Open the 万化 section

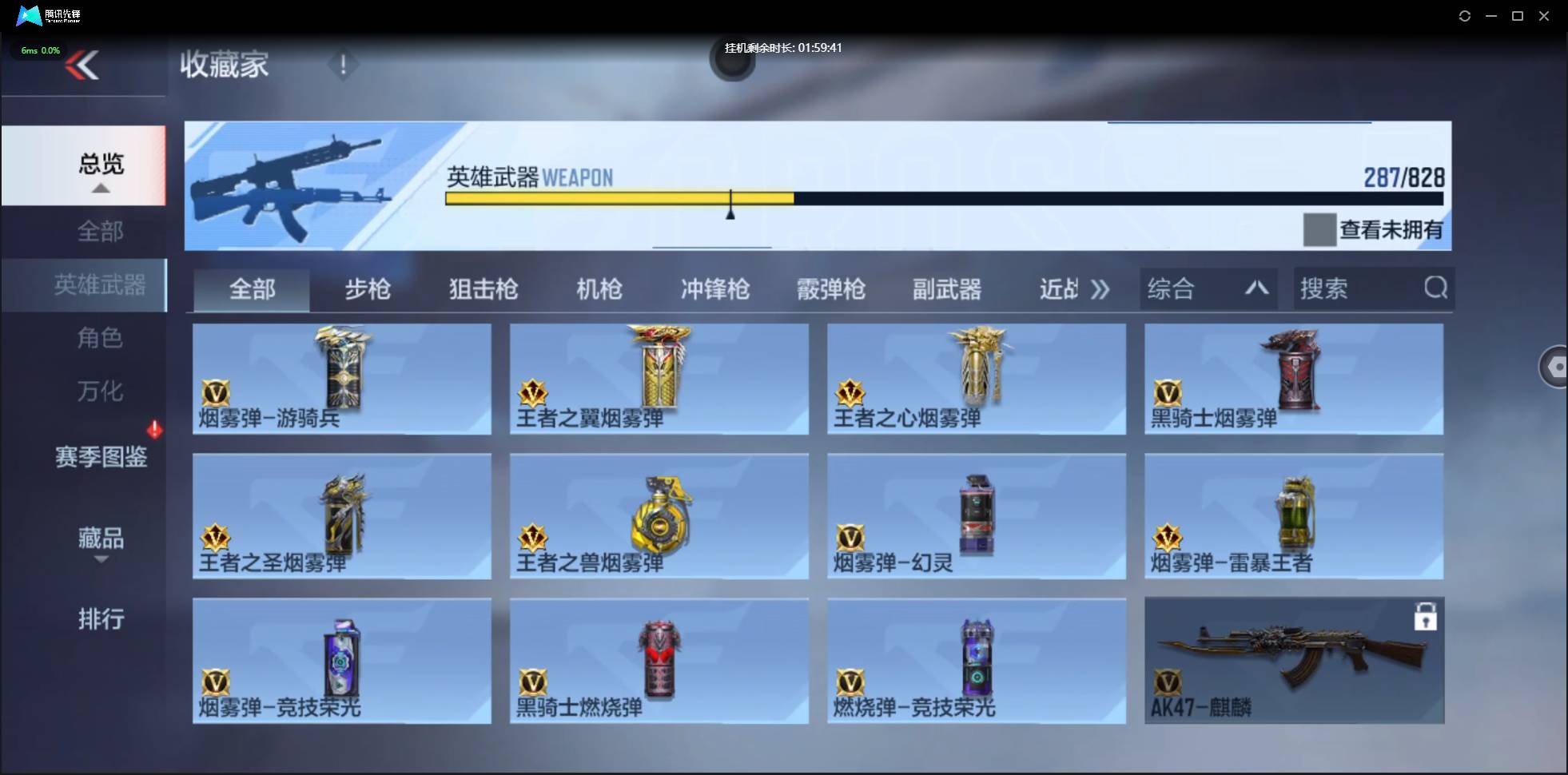[x=101, y=391]
